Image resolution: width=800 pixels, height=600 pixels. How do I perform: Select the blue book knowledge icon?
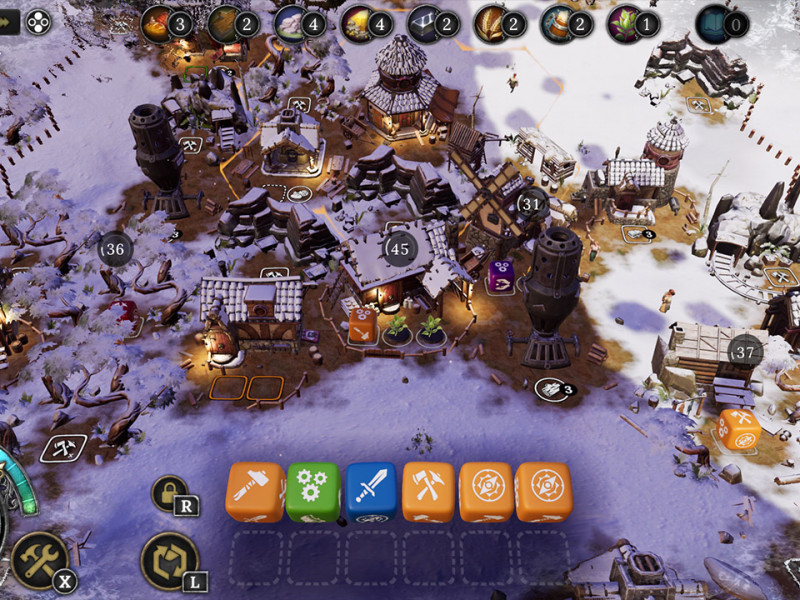[x=713, y=22]
